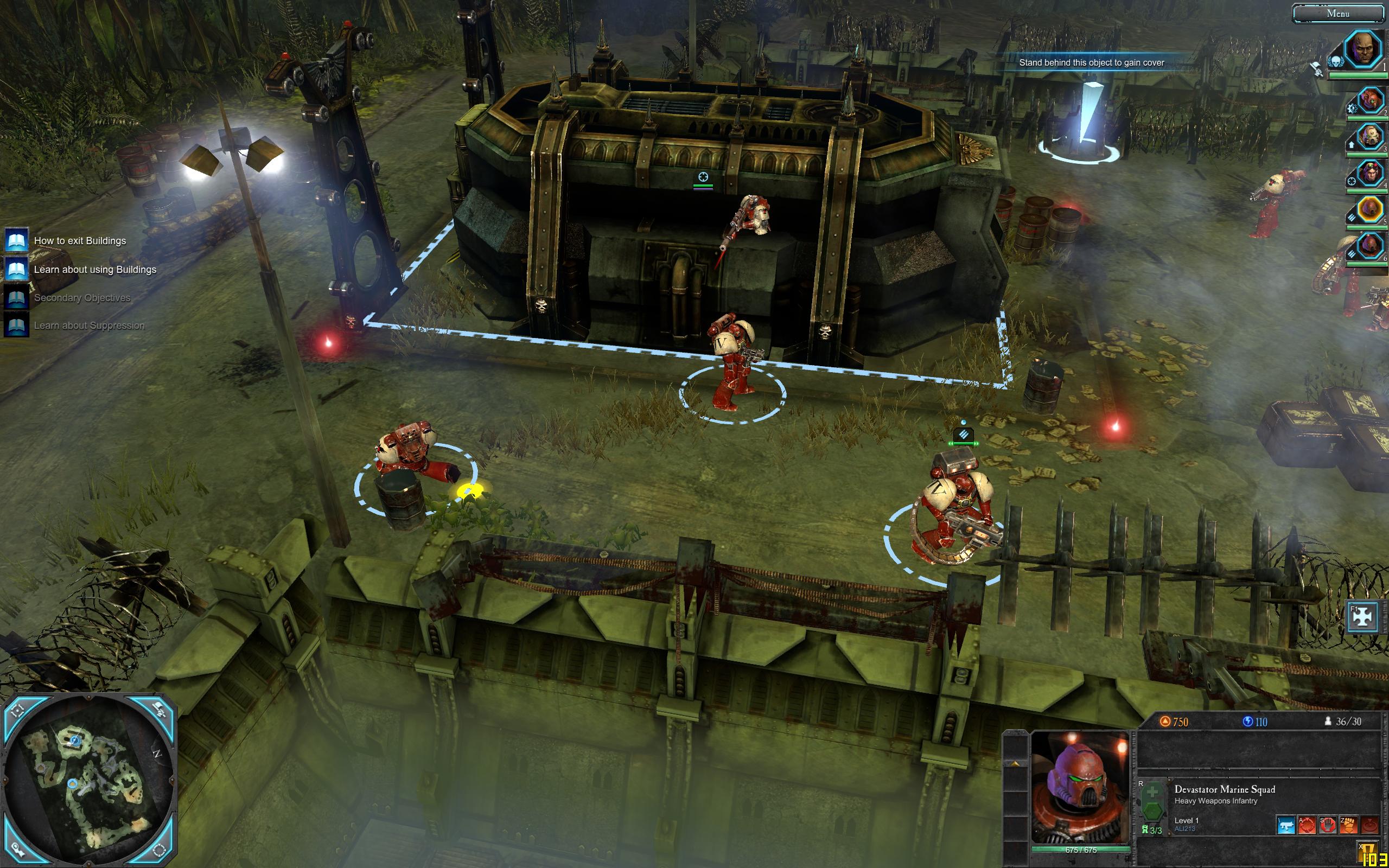The height and width of the screenshot is (868, 1389).
Task: Open the 'How to exit Buildings' tutorial
Action: [x=79, y=240]
